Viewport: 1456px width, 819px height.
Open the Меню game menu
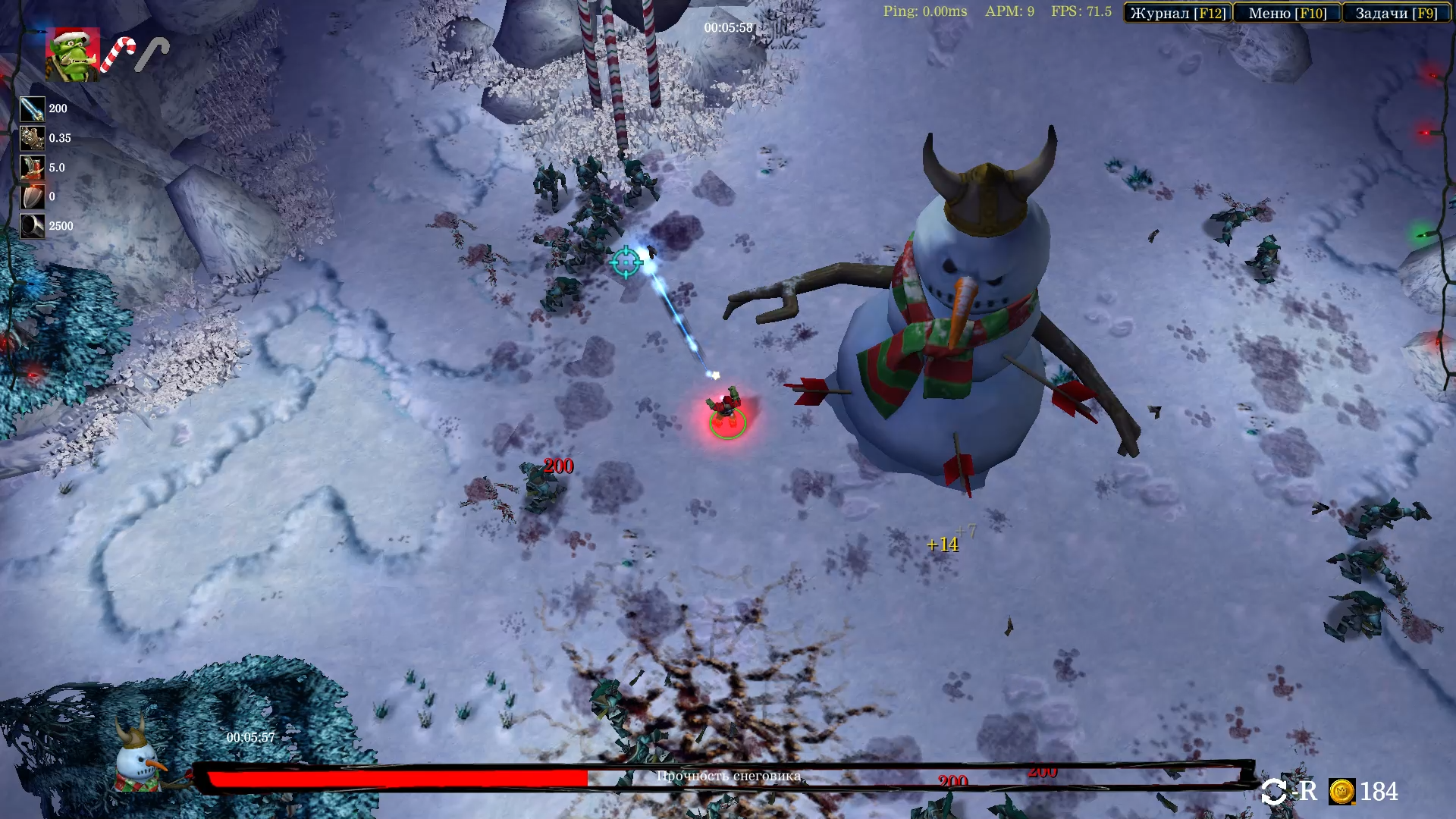1287,13
